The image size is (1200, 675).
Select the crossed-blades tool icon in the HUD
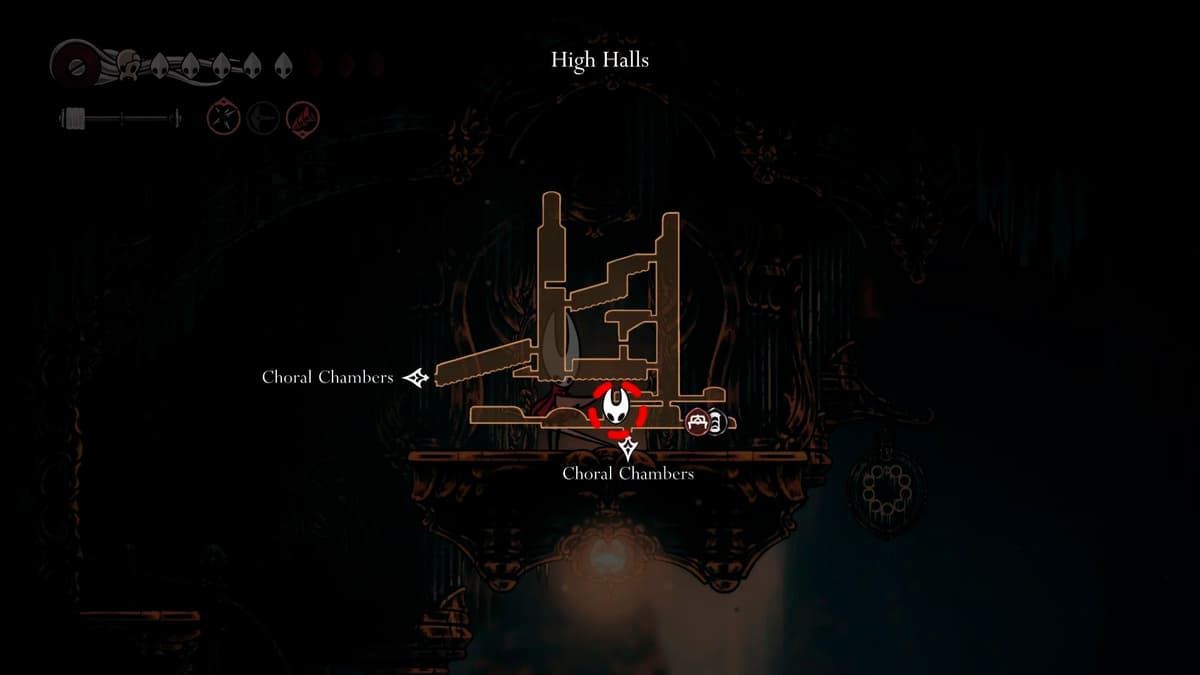(222, 119)
